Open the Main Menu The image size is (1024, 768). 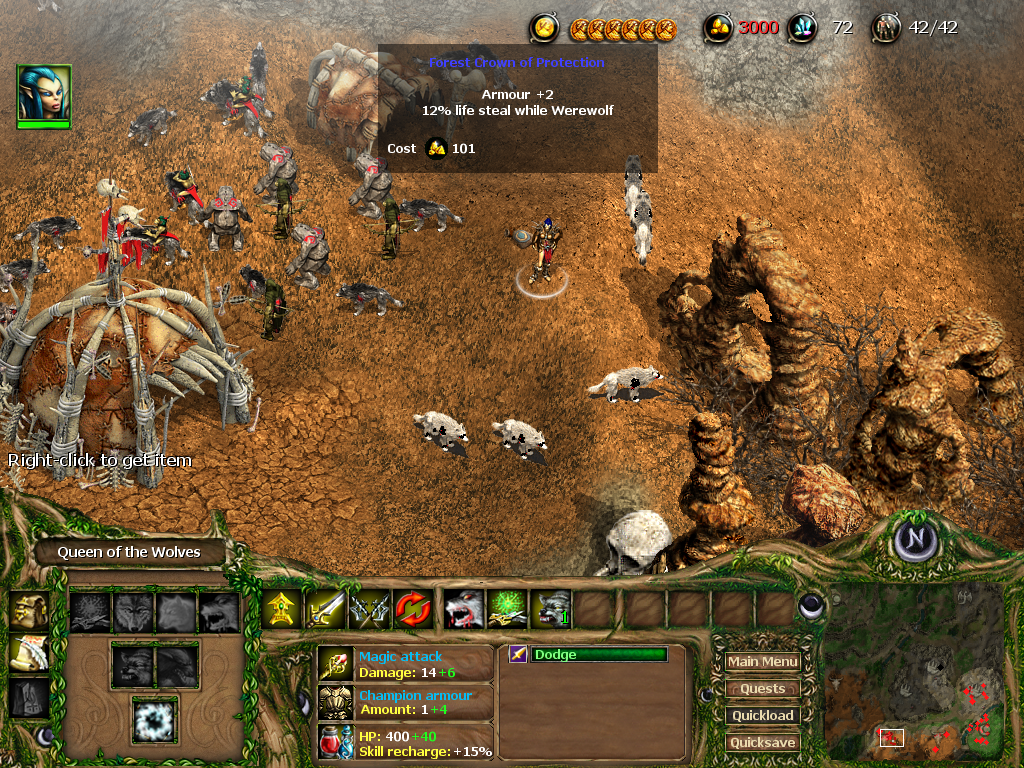[762, 661]
